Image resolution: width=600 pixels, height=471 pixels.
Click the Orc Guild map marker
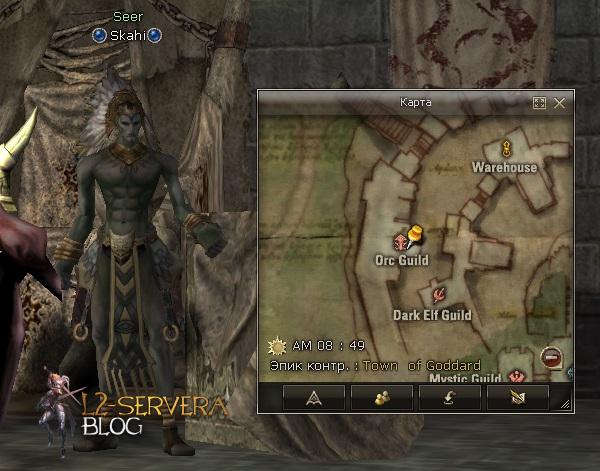pos(402,241)
